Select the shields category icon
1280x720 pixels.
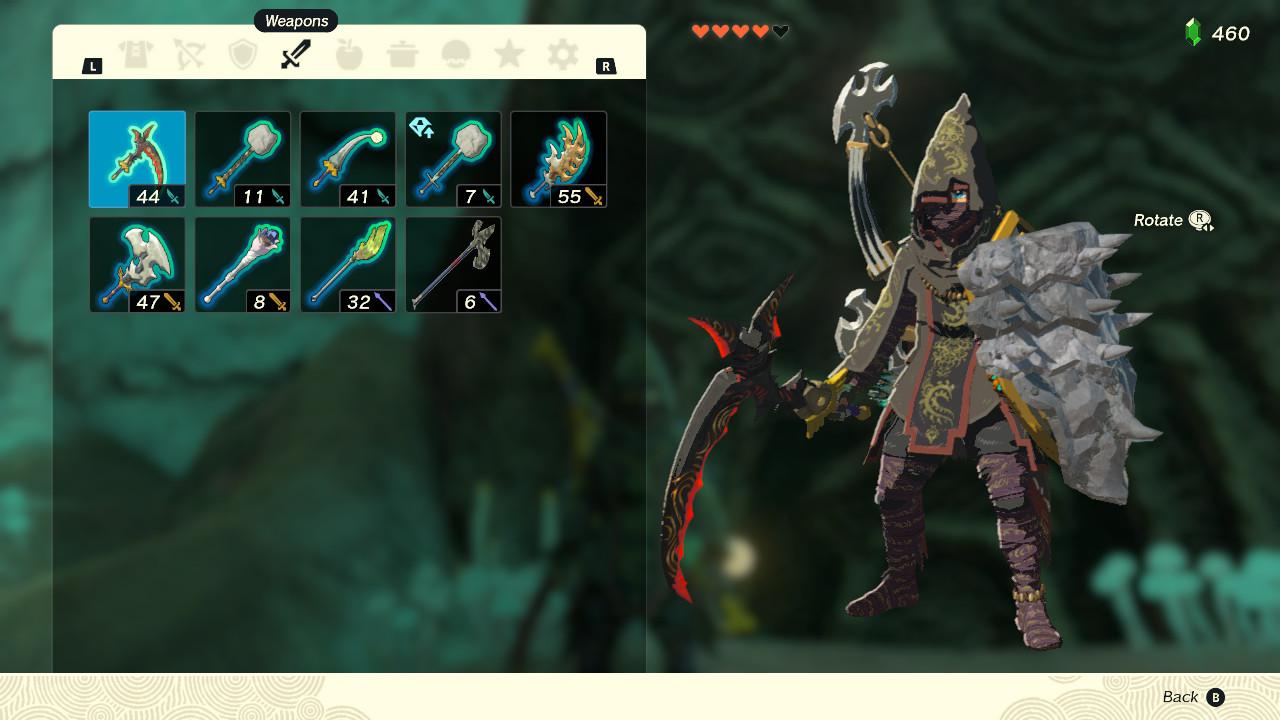pos(243,55)
